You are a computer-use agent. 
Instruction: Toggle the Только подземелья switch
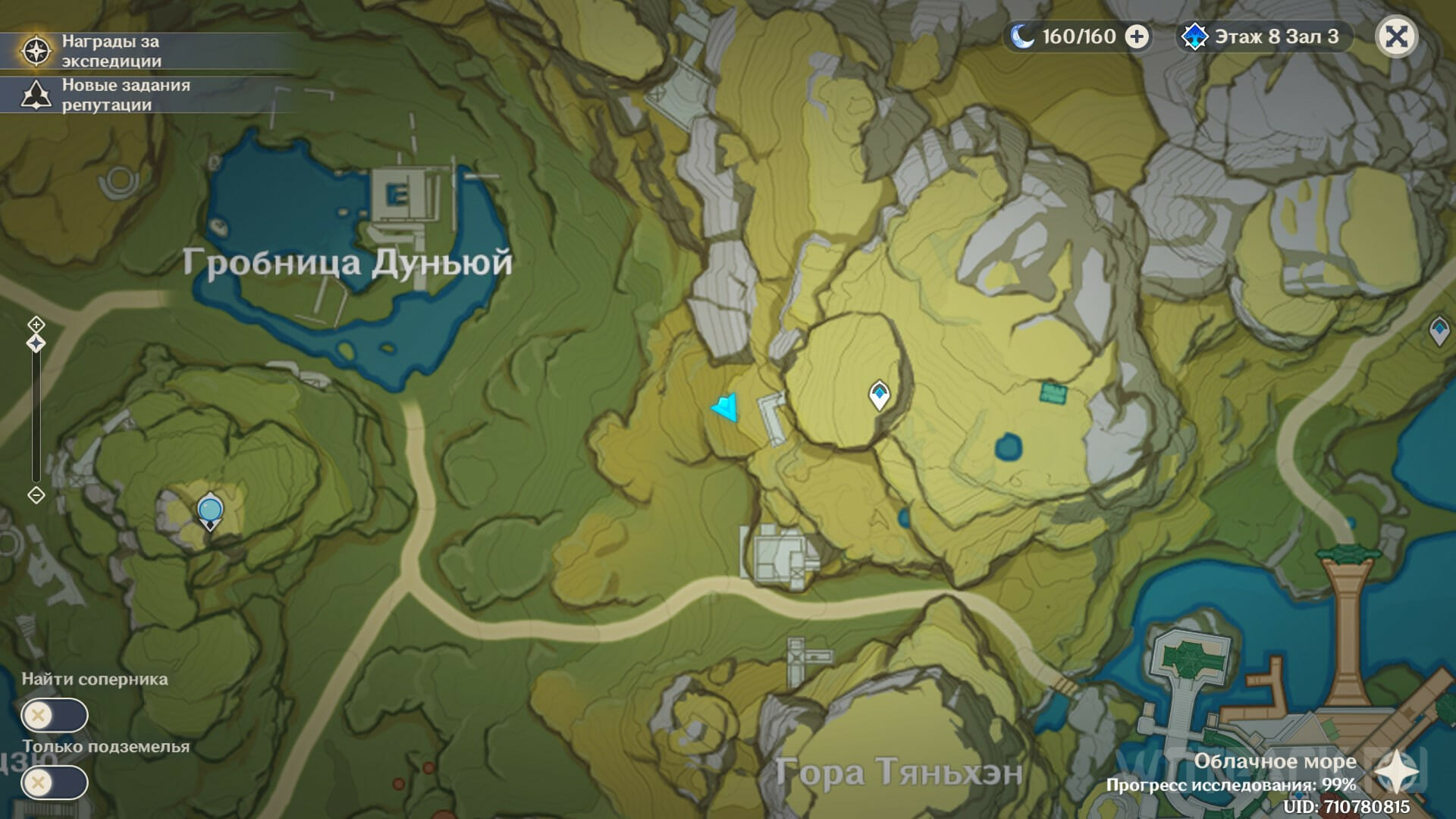click(x=55, y=783)
